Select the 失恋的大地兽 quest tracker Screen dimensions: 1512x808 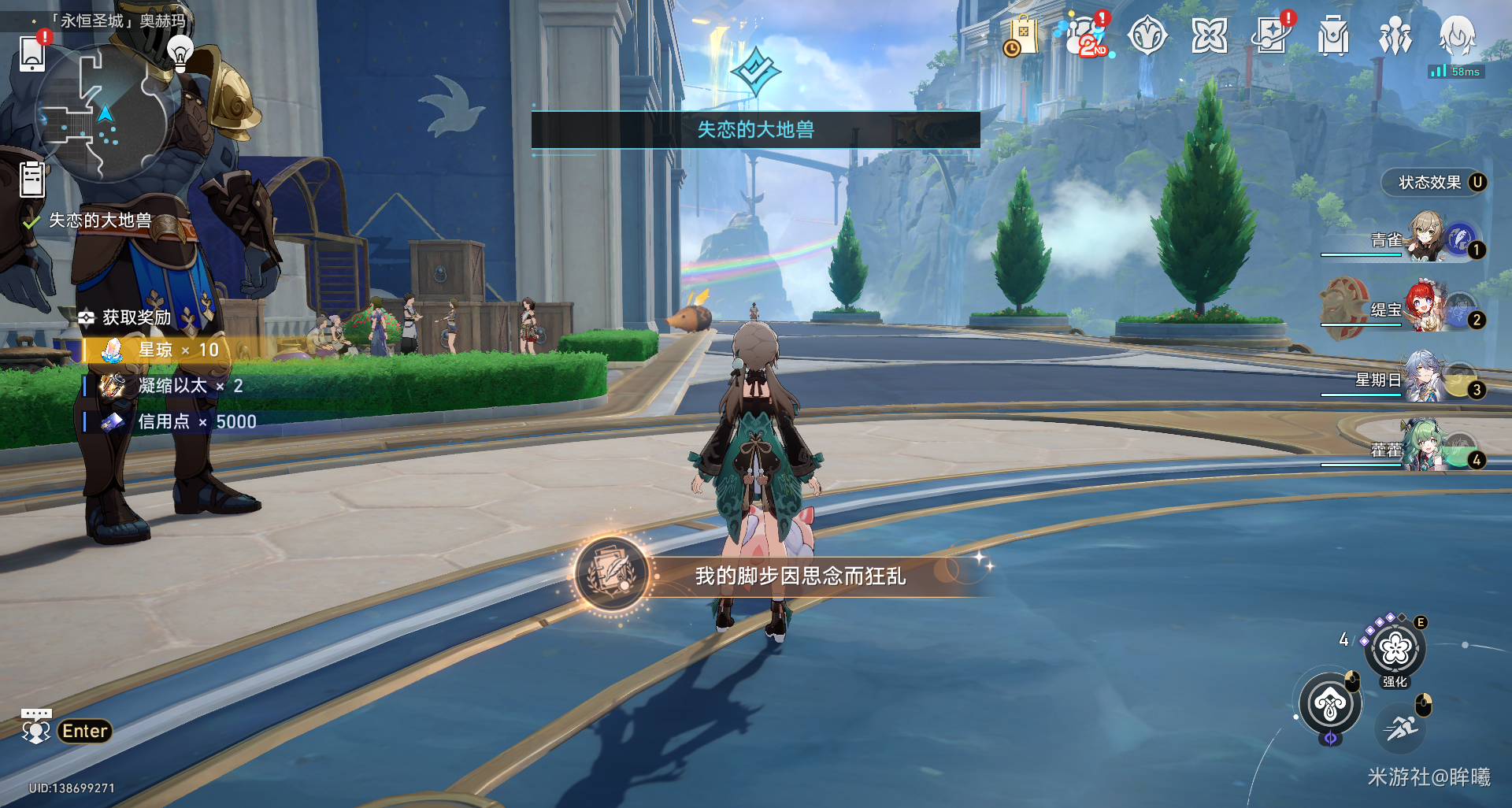(99, 221)
